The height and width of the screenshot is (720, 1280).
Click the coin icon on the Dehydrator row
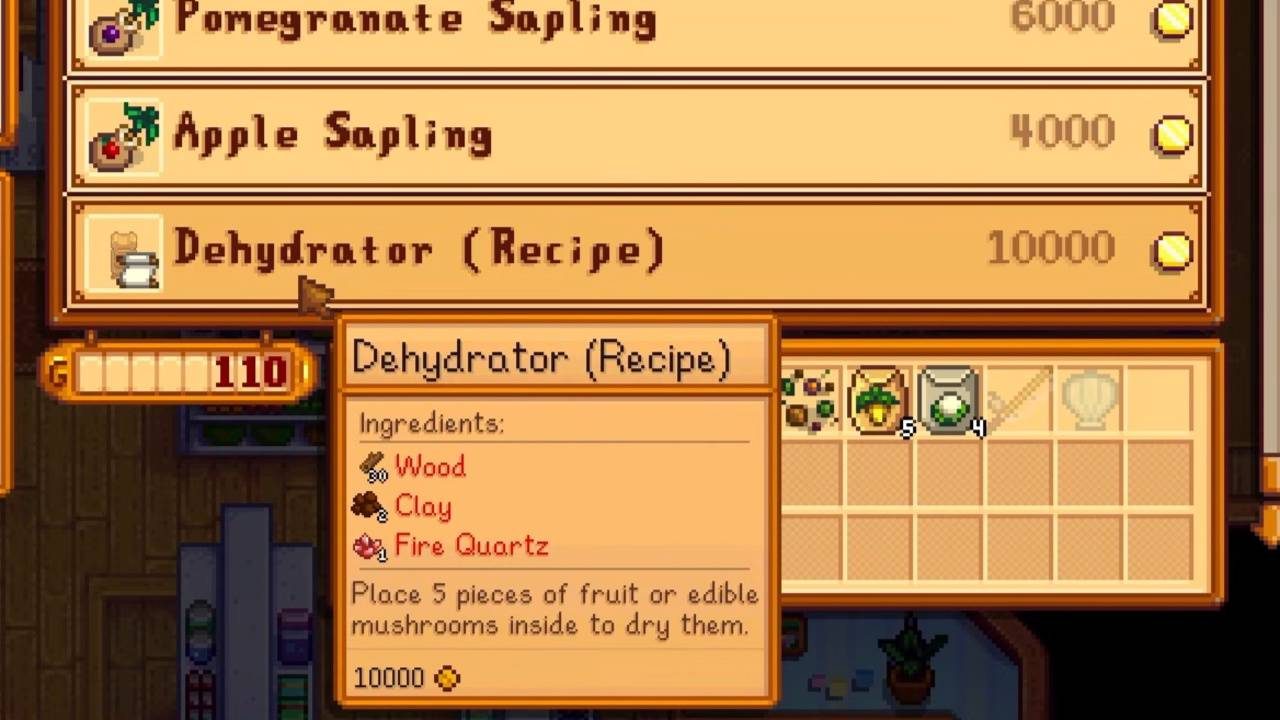1172,252
